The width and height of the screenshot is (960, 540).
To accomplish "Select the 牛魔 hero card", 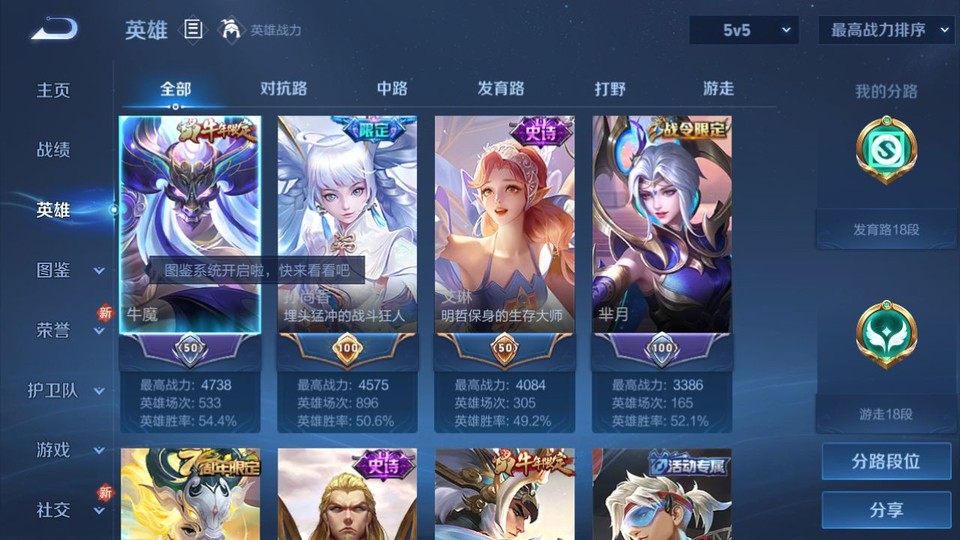I will [x=190, y=225].
